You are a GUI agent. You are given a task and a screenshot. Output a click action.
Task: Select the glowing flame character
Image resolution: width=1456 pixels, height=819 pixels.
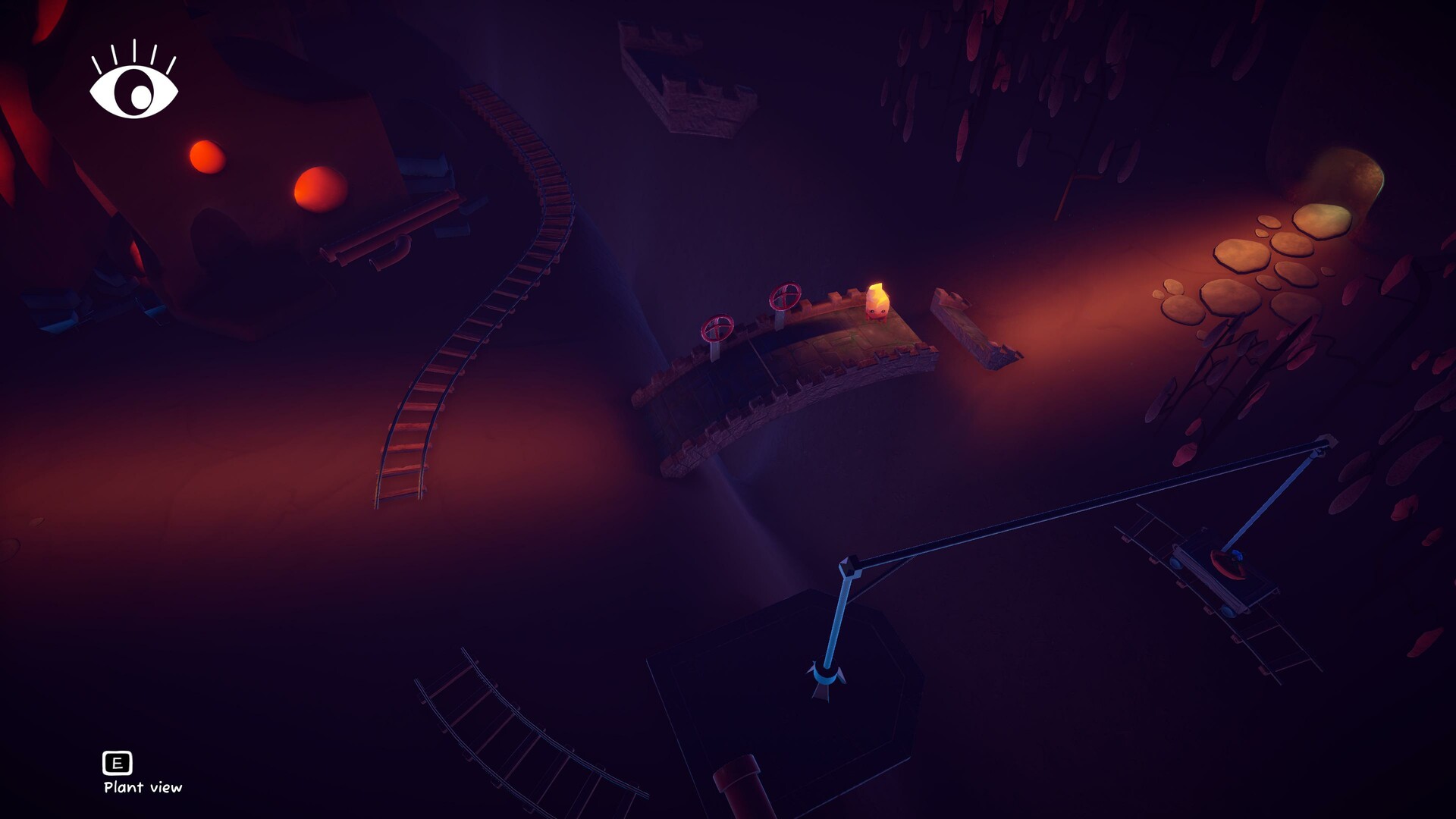tap(878, 303)
